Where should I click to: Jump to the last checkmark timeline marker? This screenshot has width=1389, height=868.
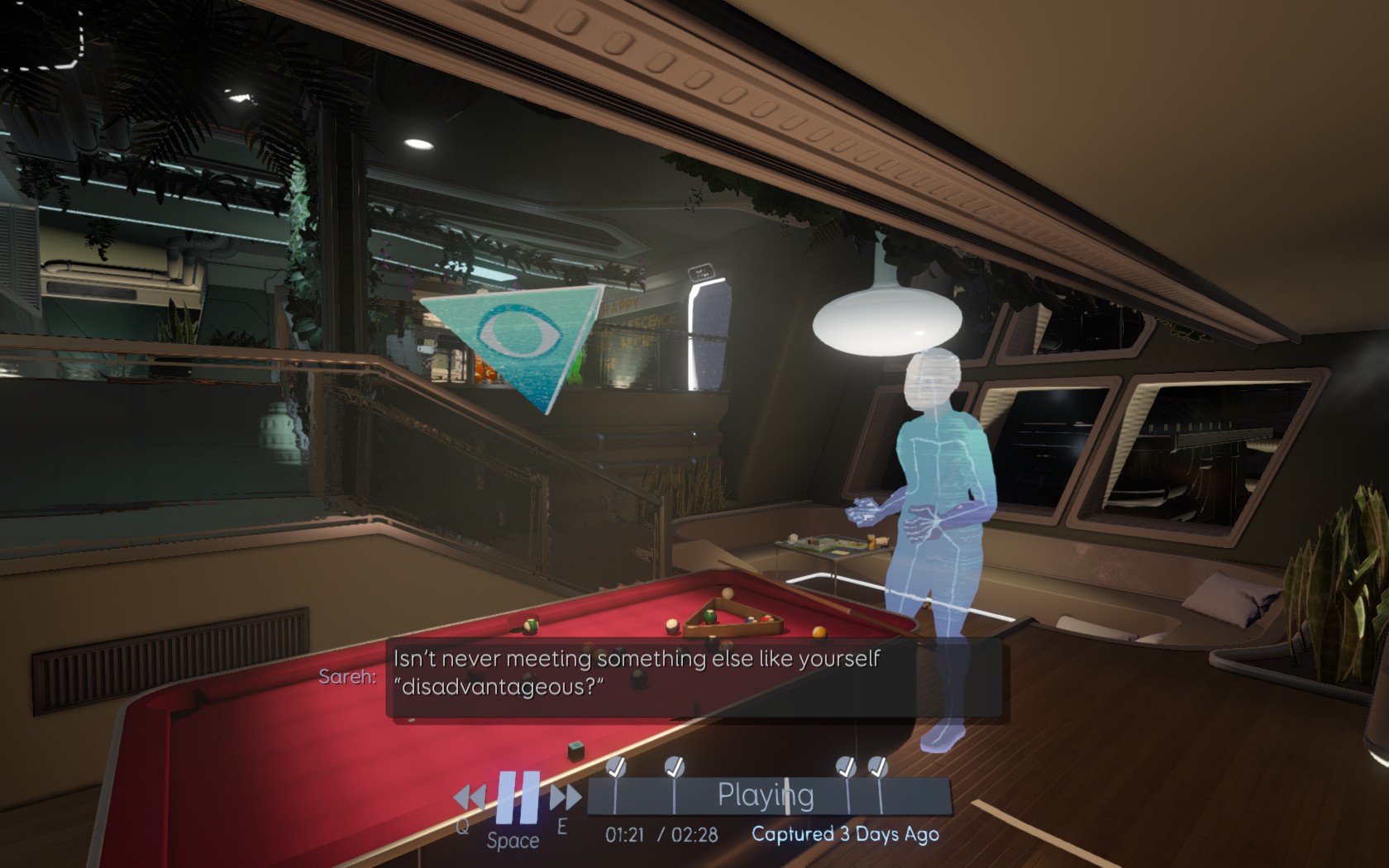pyautogui.click(x=877, y=768)
